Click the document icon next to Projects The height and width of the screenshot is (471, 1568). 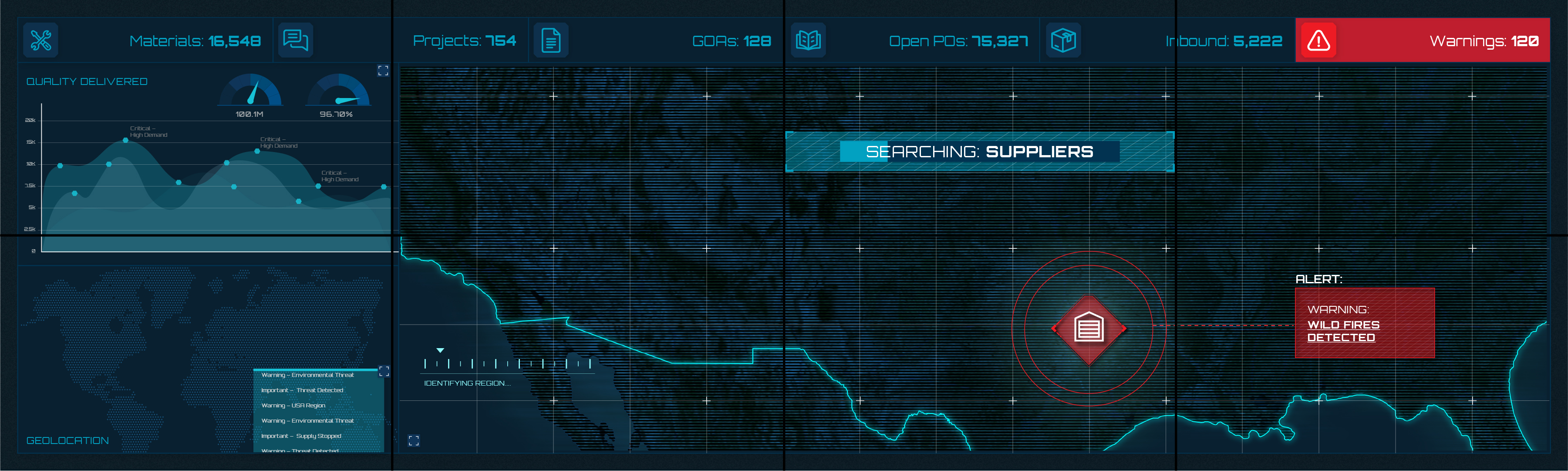(551, 40)
